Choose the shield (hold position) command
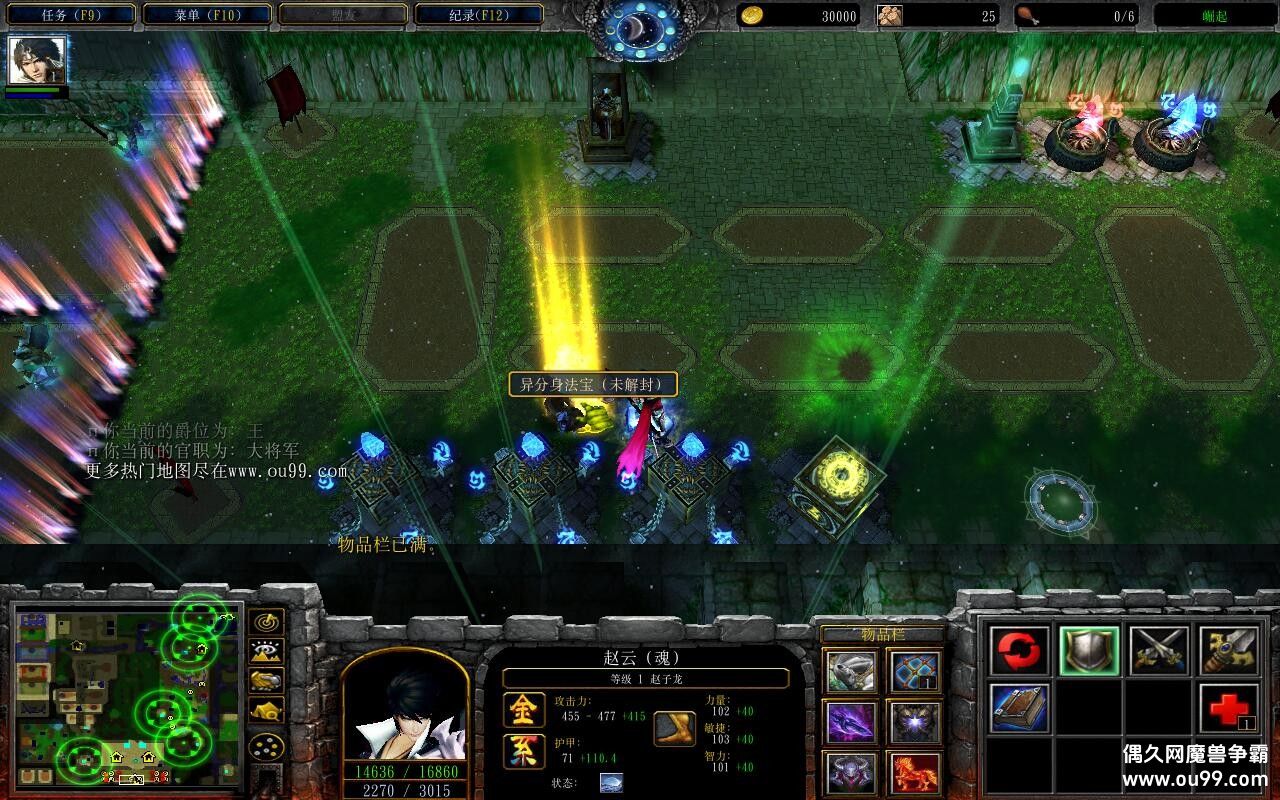Screen dimensions: 1280x800 tap(1089, 652)
